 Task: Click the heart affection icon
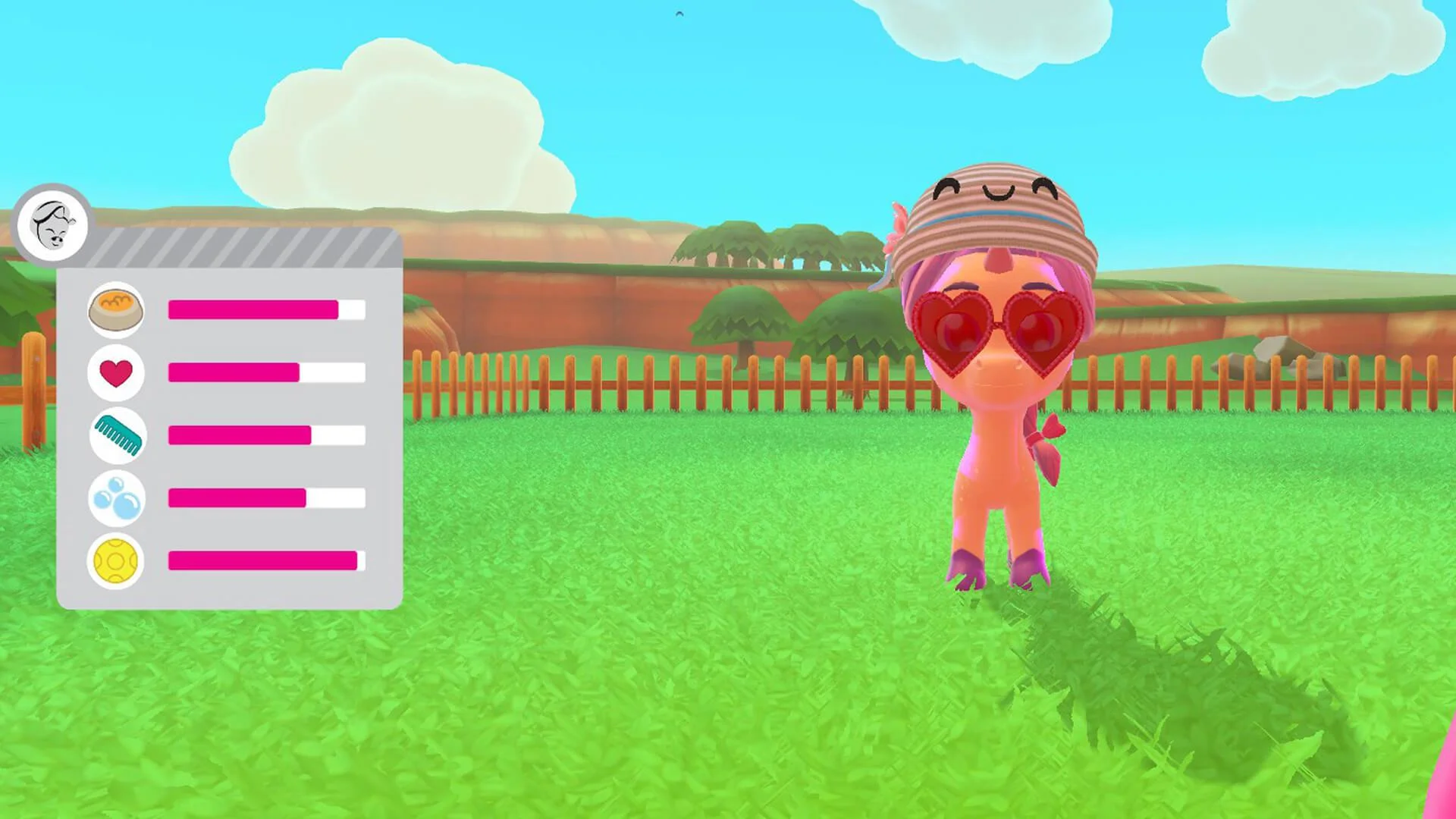click(x=115, y=372)
